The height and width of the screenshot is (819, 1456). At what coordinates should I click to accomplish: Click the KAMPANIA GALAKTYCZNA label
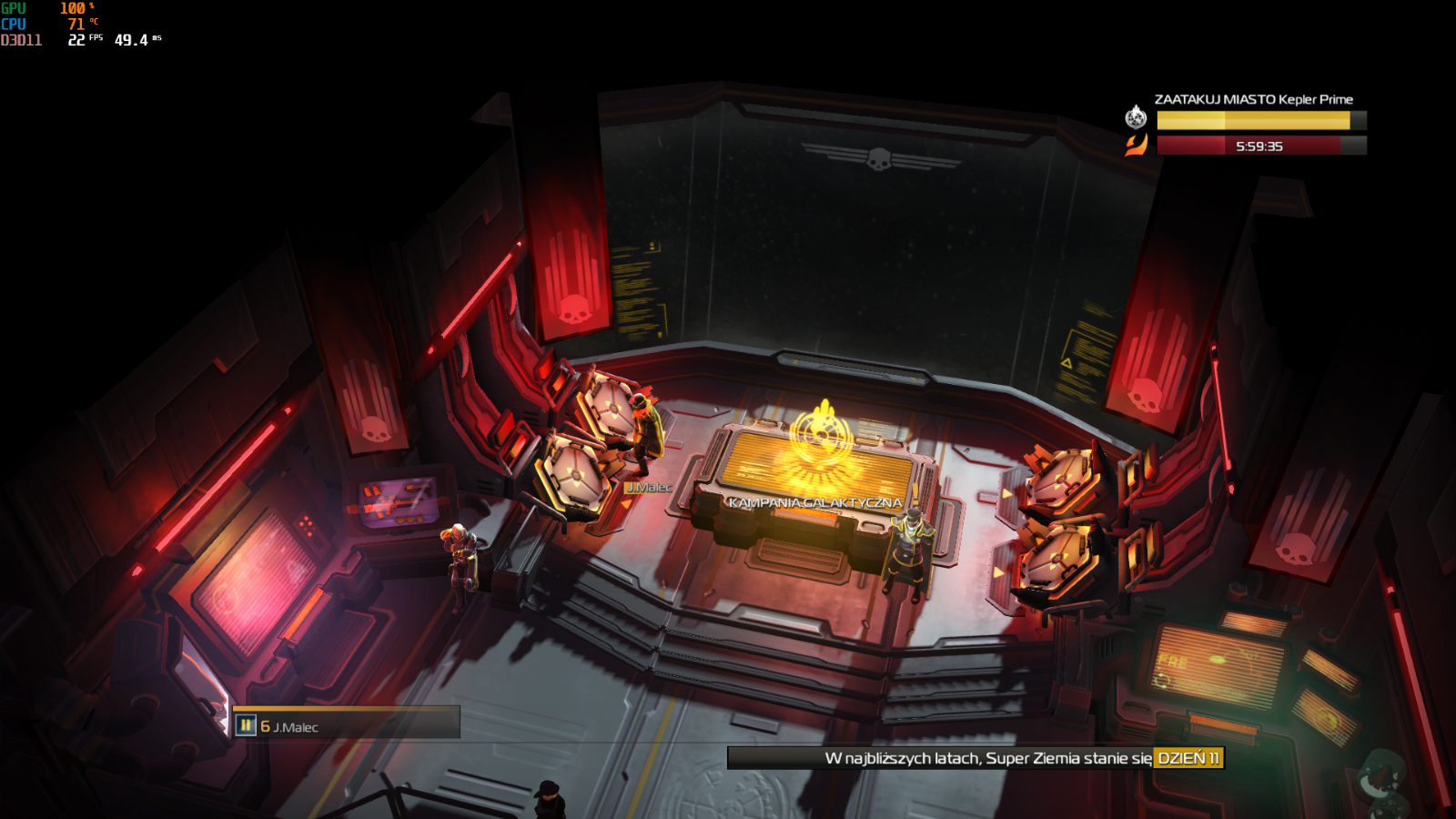click(814, 502)
